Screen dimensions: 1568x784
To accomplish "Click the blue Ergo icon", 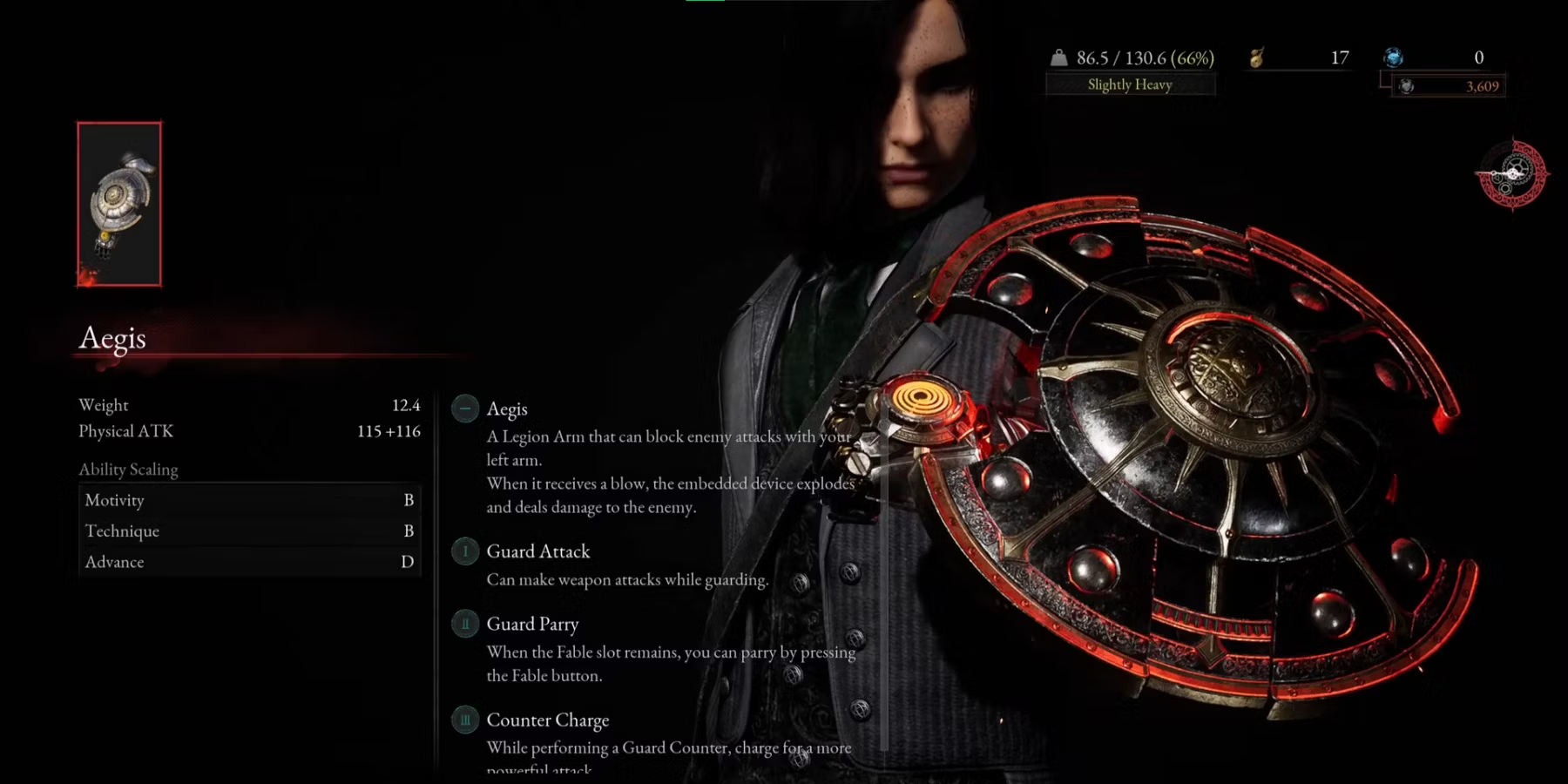I will (x=1394, y=58).
